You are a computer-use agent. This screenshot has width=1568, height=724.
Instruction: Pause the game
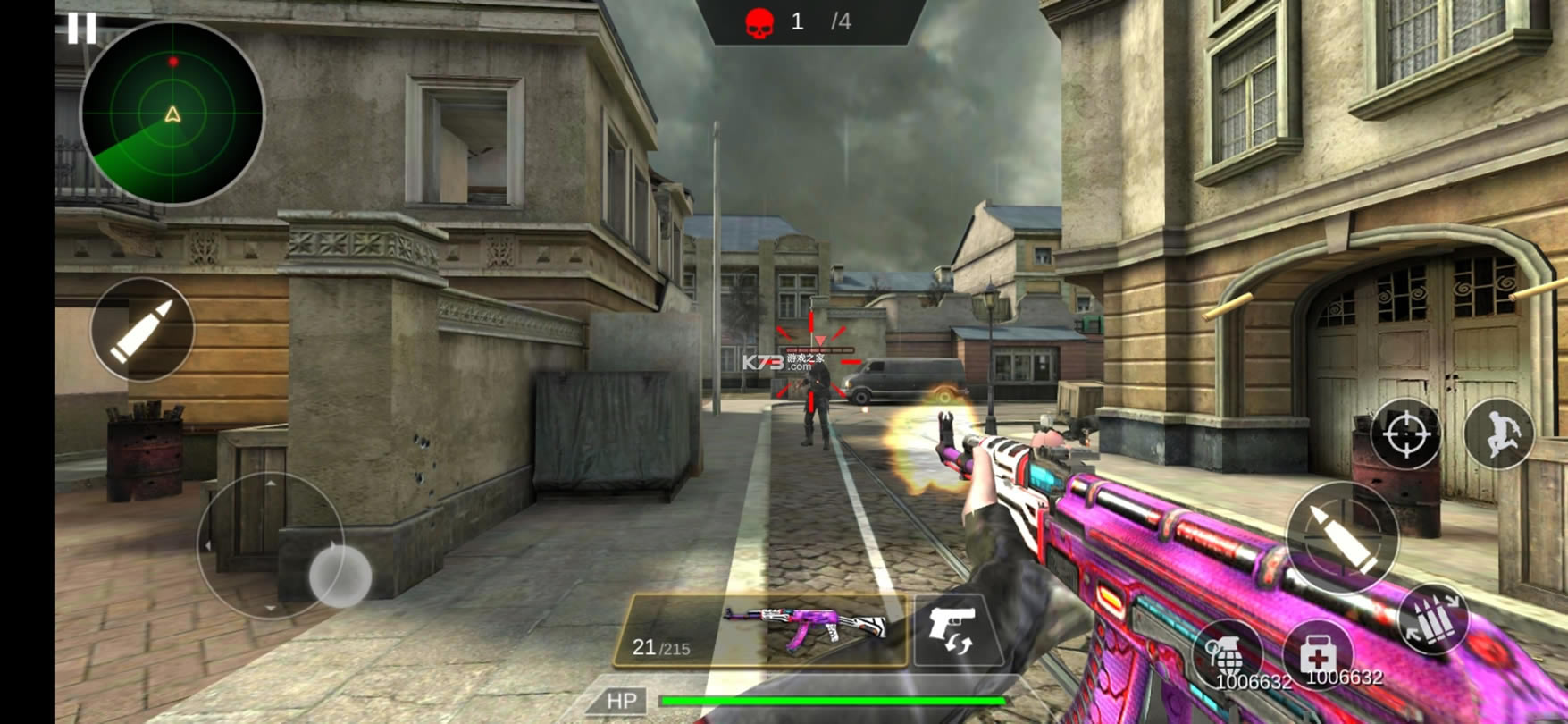81,29
